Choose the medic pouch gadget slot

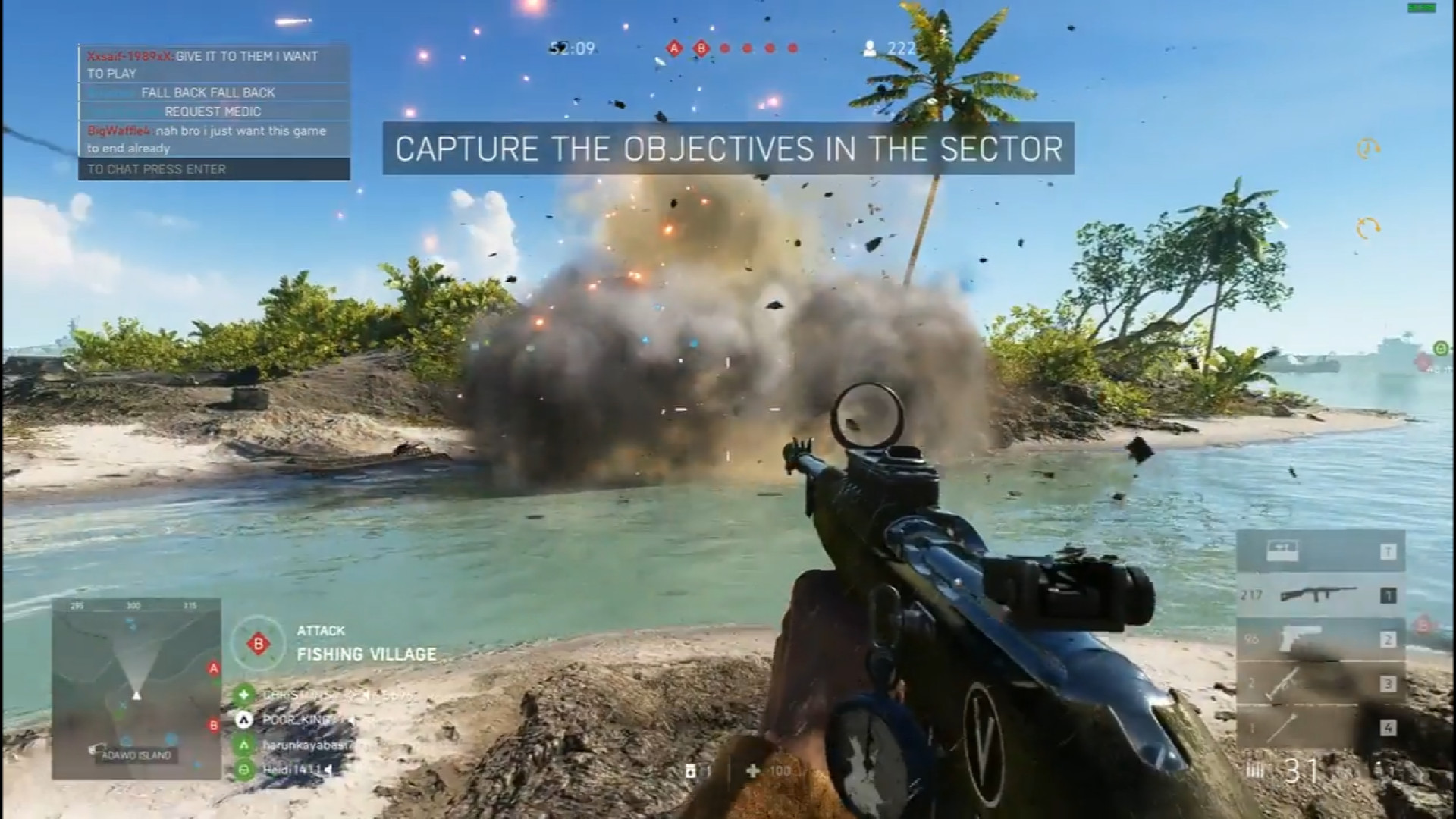tap(1320, 551)
